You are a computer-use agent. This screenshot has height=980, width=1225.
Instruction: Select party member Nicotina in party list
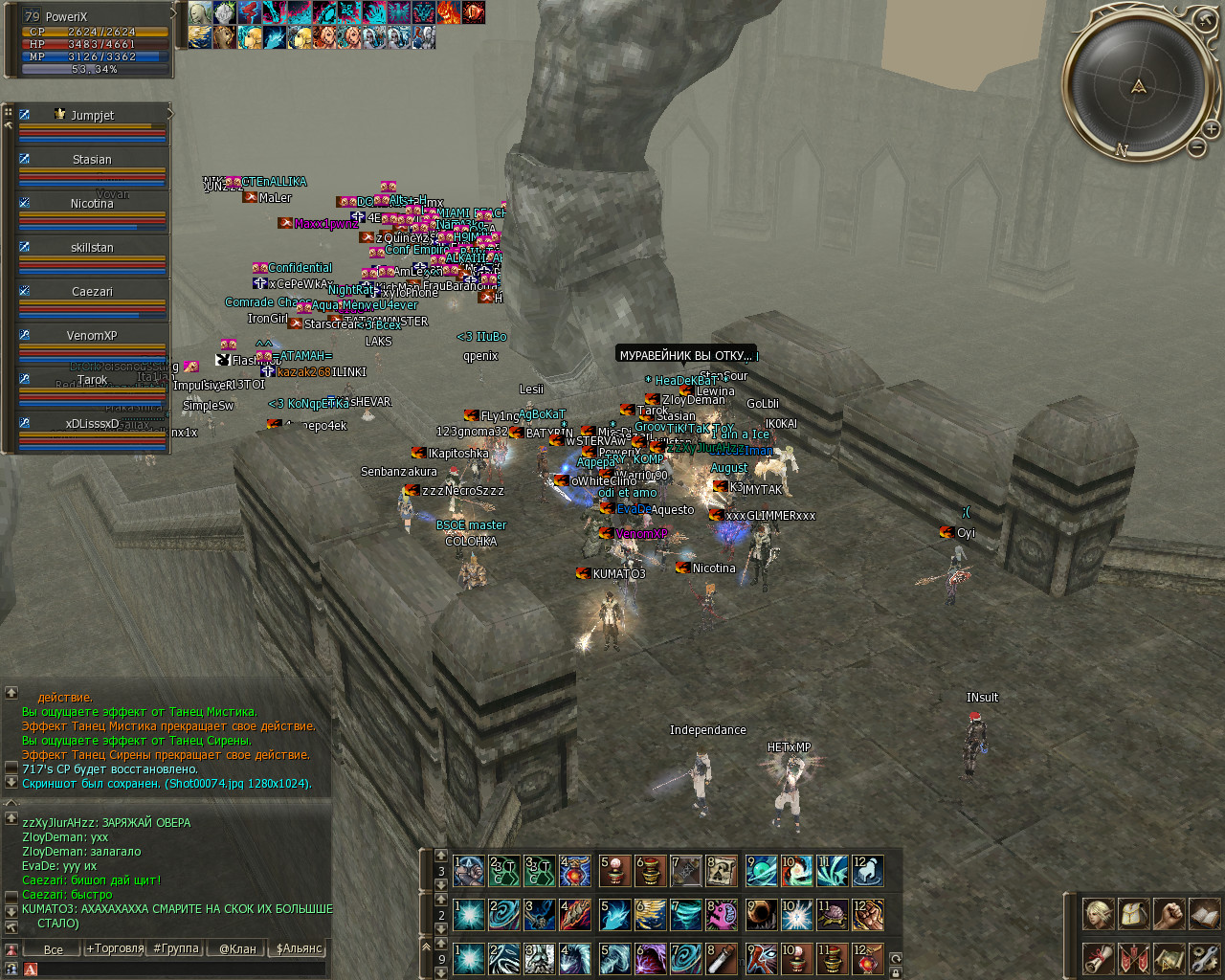(x=92, y=204)
